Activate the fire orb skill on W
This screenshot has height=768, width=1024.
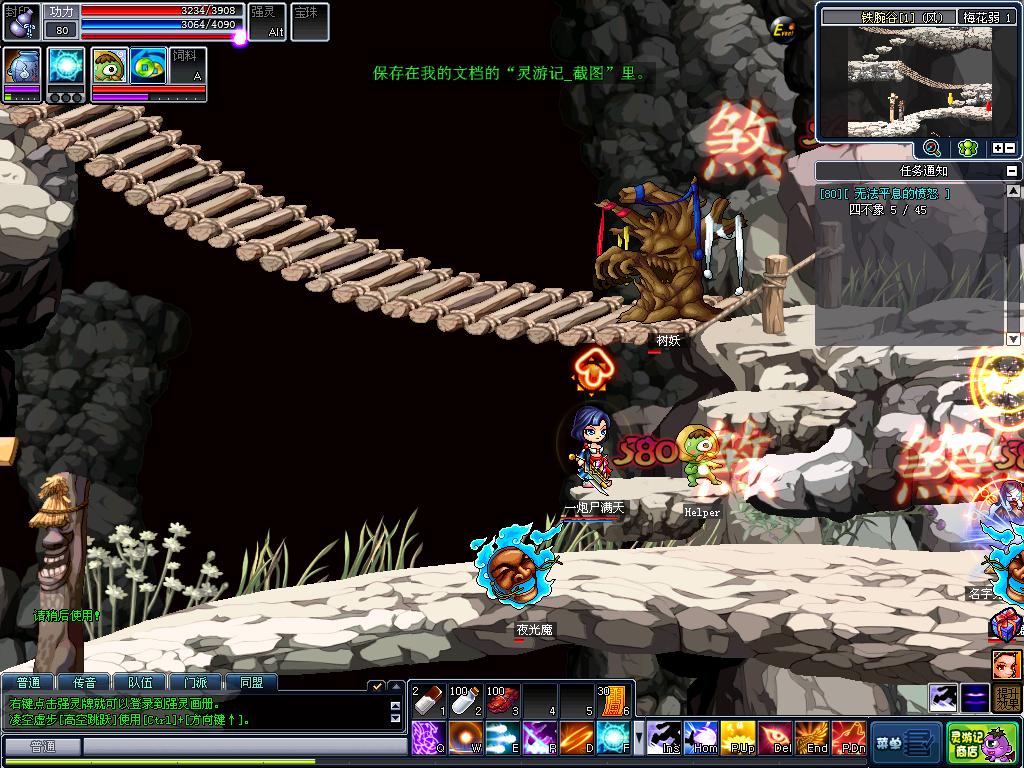467,738
